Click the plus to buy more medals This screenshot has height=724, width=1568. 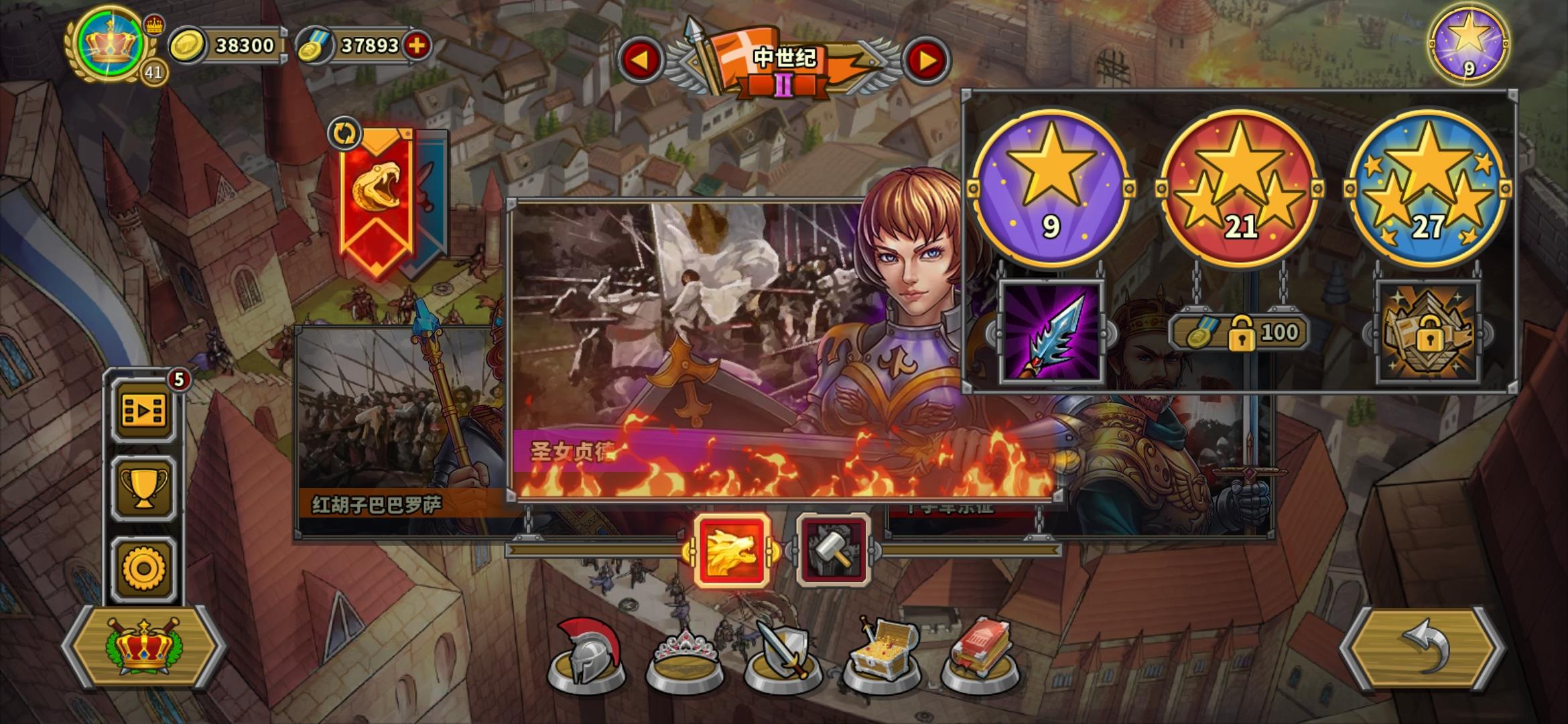[418, 46]
